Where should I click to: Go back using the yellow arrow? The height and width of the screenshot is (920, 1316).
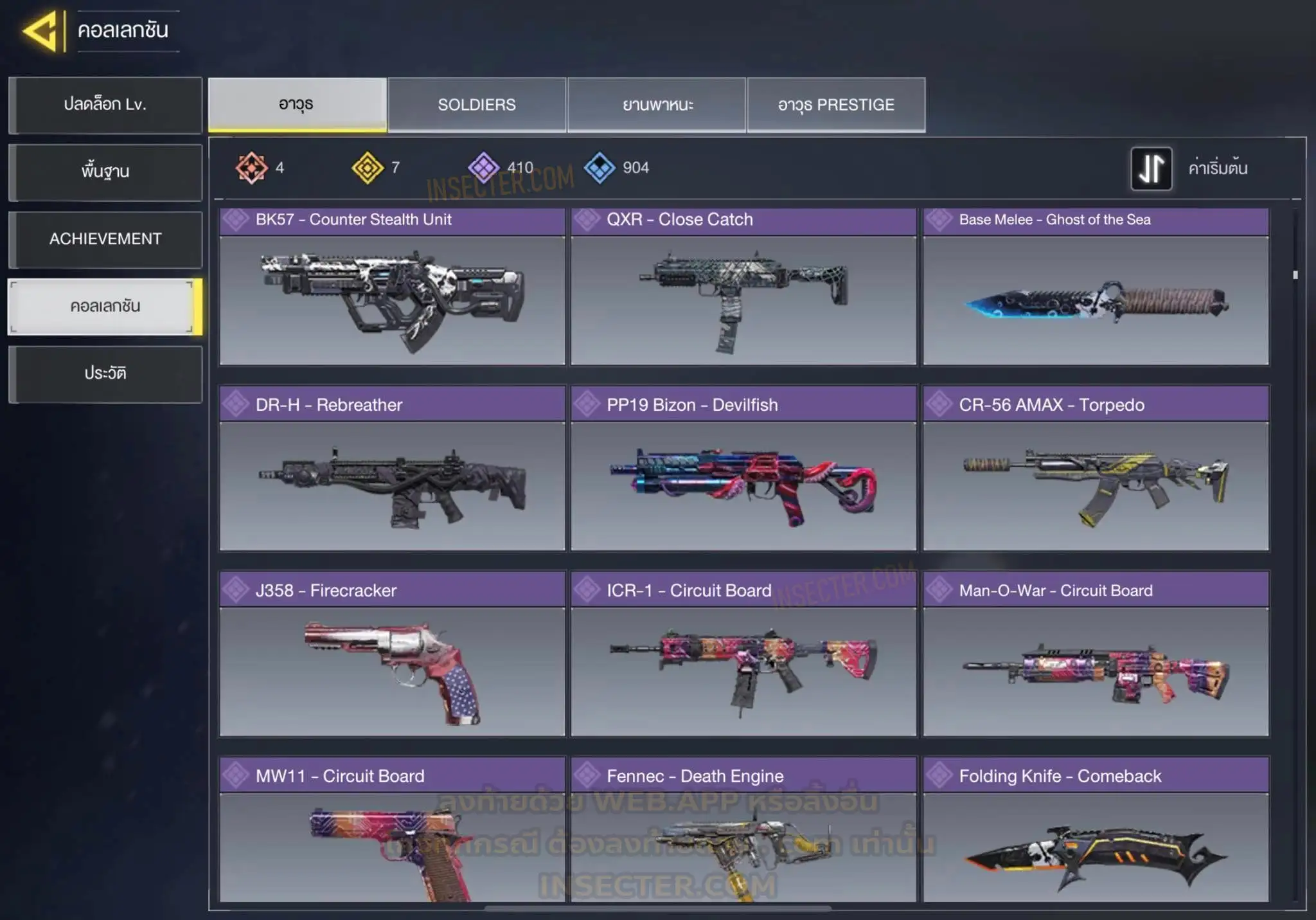click(x=41, y=30)
